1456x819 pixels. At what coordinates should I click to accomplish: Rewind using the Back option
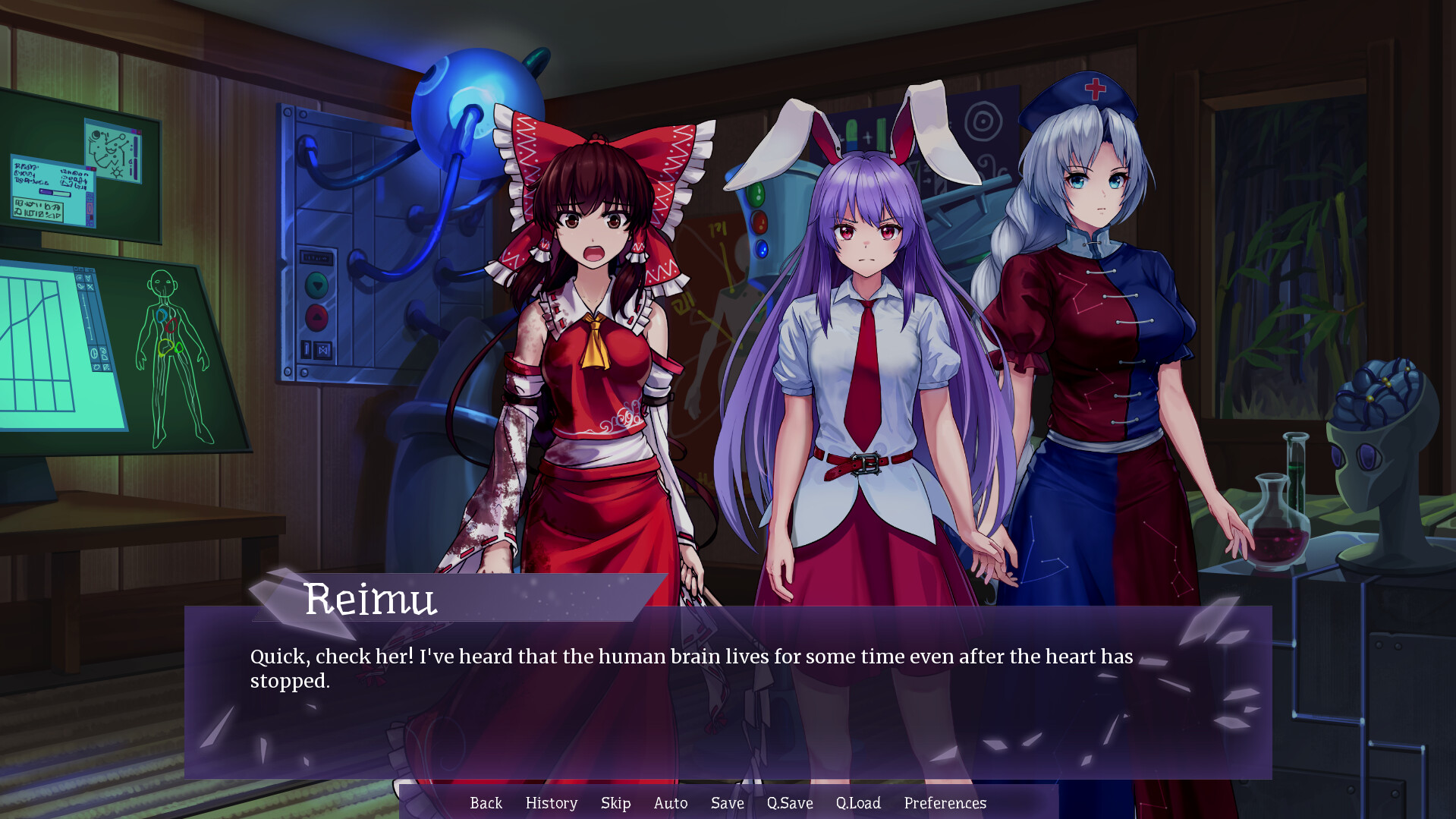tap(486, 803)
